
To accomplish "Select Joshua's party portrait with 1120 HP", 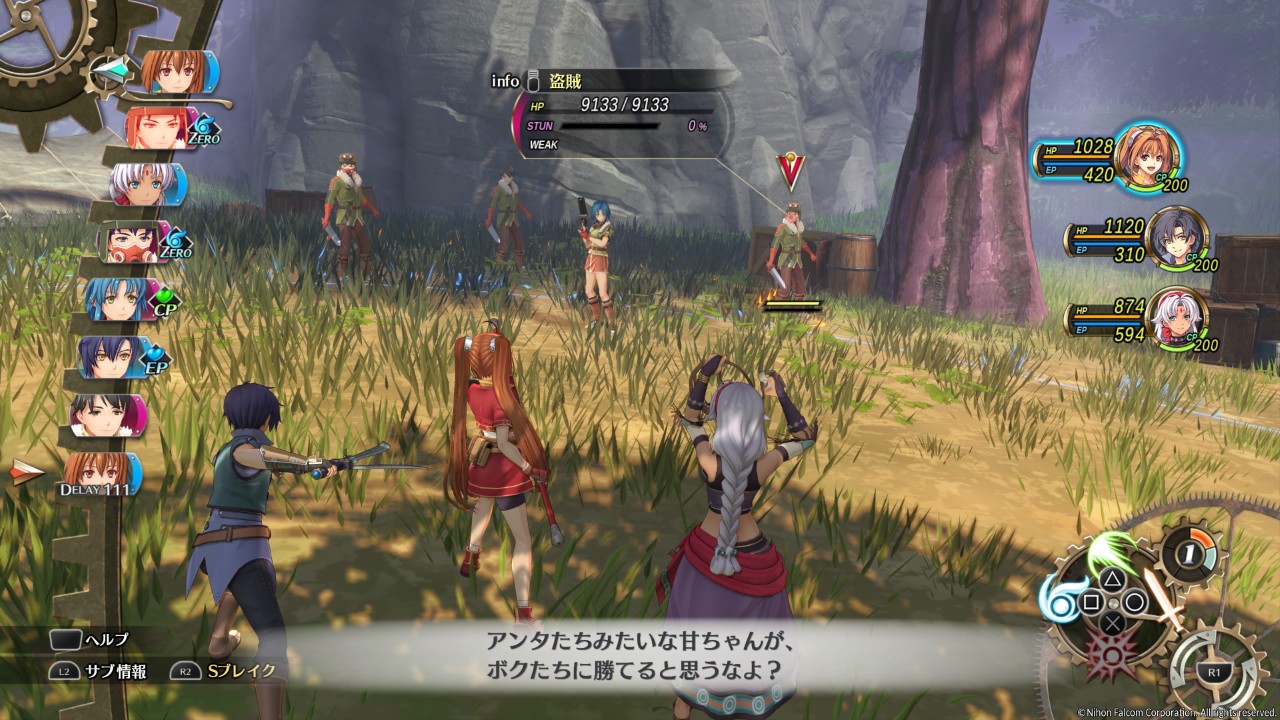I will click(1176, 238).
